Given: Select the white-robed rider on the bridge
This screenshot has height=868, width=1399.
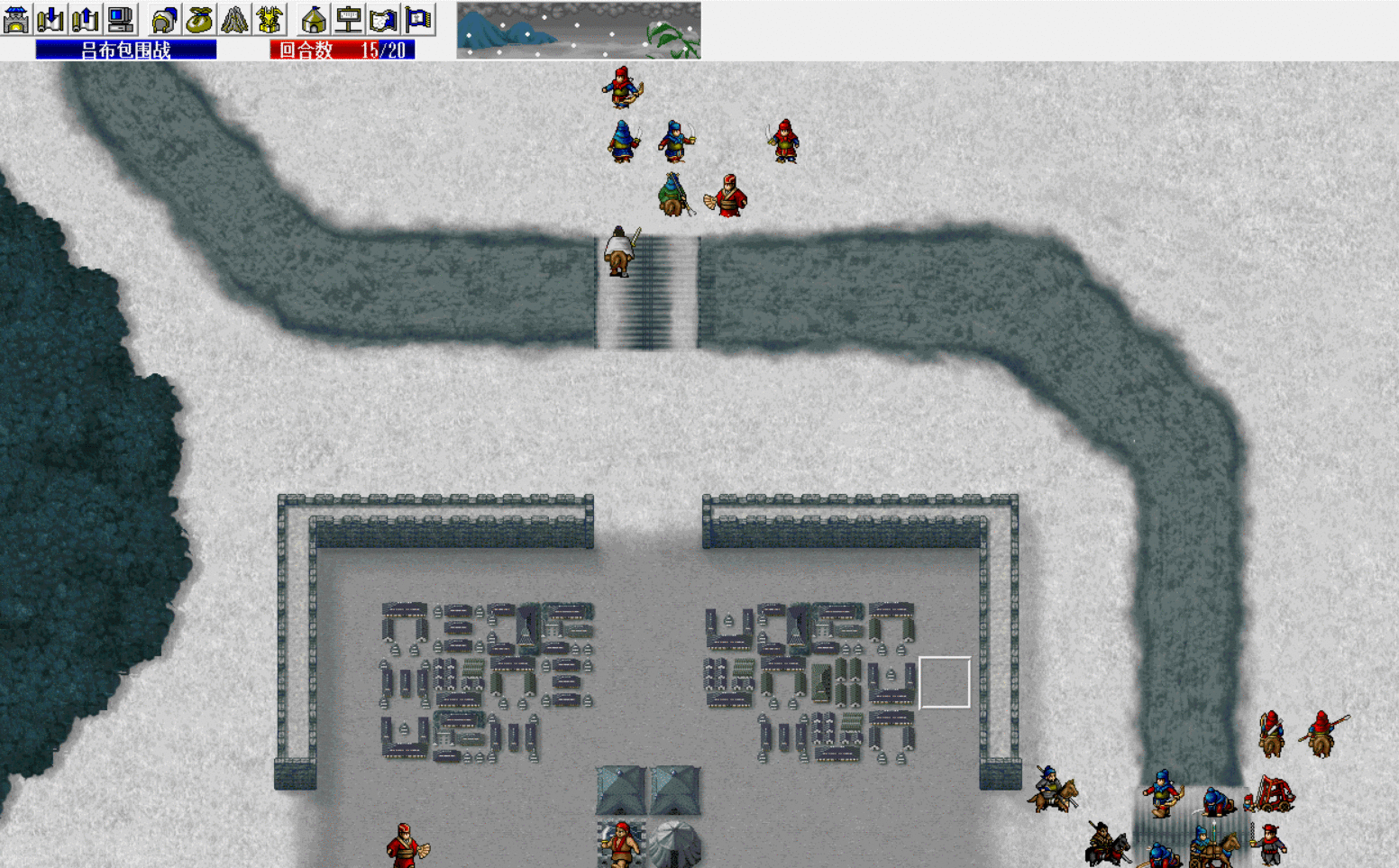Looking at the screenshot, I should tap(620, 251).
